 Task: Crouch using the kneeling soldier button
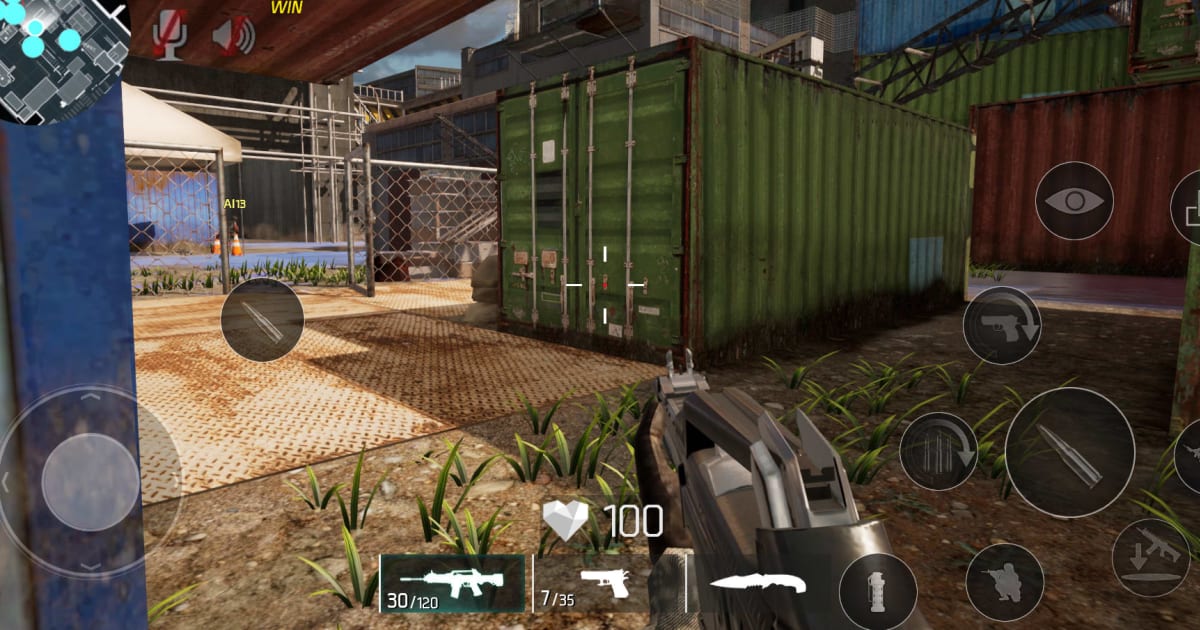click(x=1004, y=582)
